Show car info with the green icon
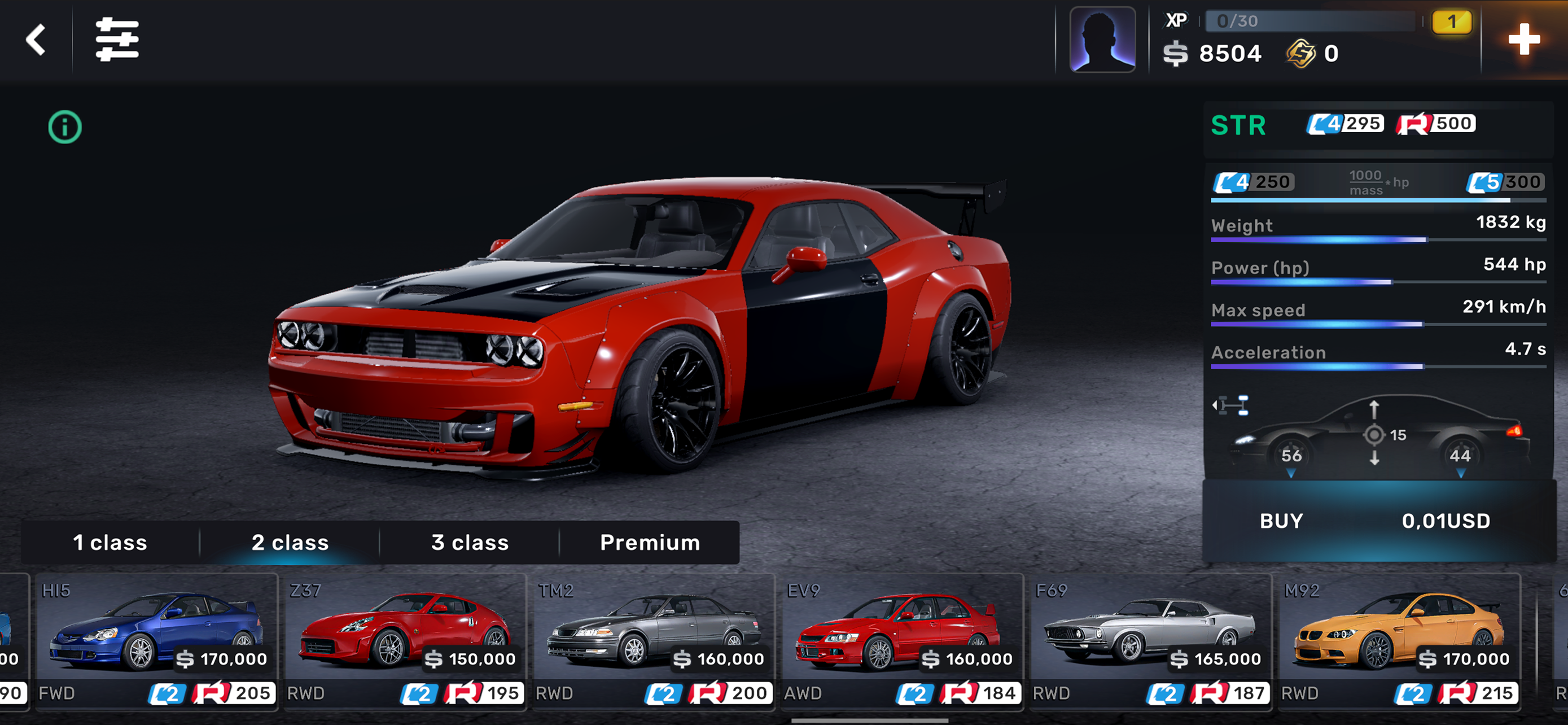Viewport: 1568px width, 725px height. [x=65, y=127]
